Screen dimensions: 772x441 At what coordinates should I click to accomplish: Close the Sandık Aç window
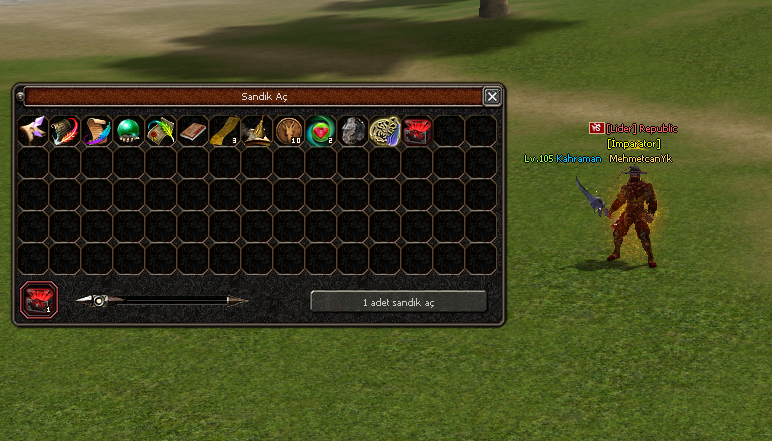point(491,97)
